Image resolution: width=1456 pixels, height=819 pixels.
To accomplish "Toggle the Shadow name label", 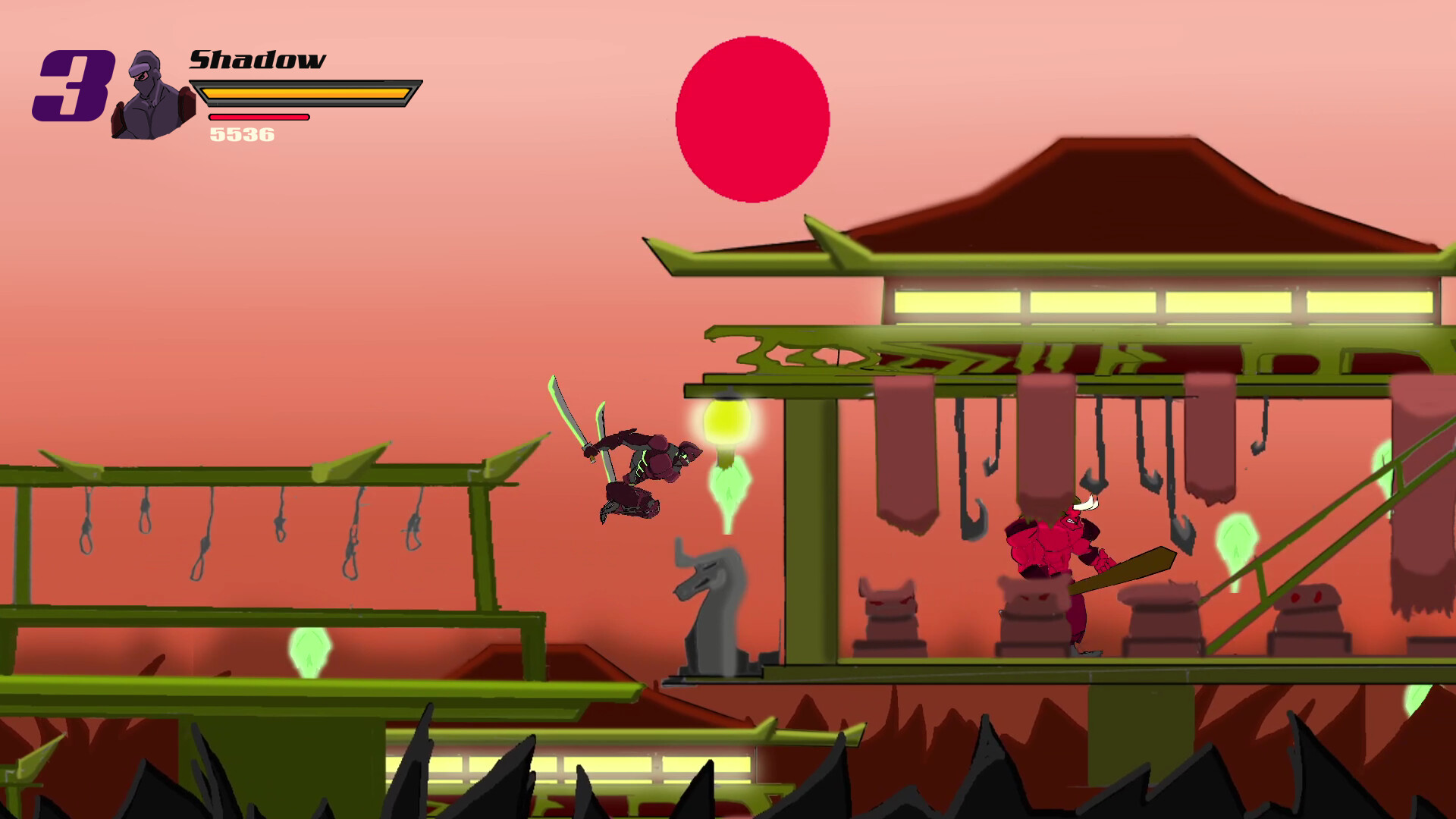I will (x=258, y=61).
